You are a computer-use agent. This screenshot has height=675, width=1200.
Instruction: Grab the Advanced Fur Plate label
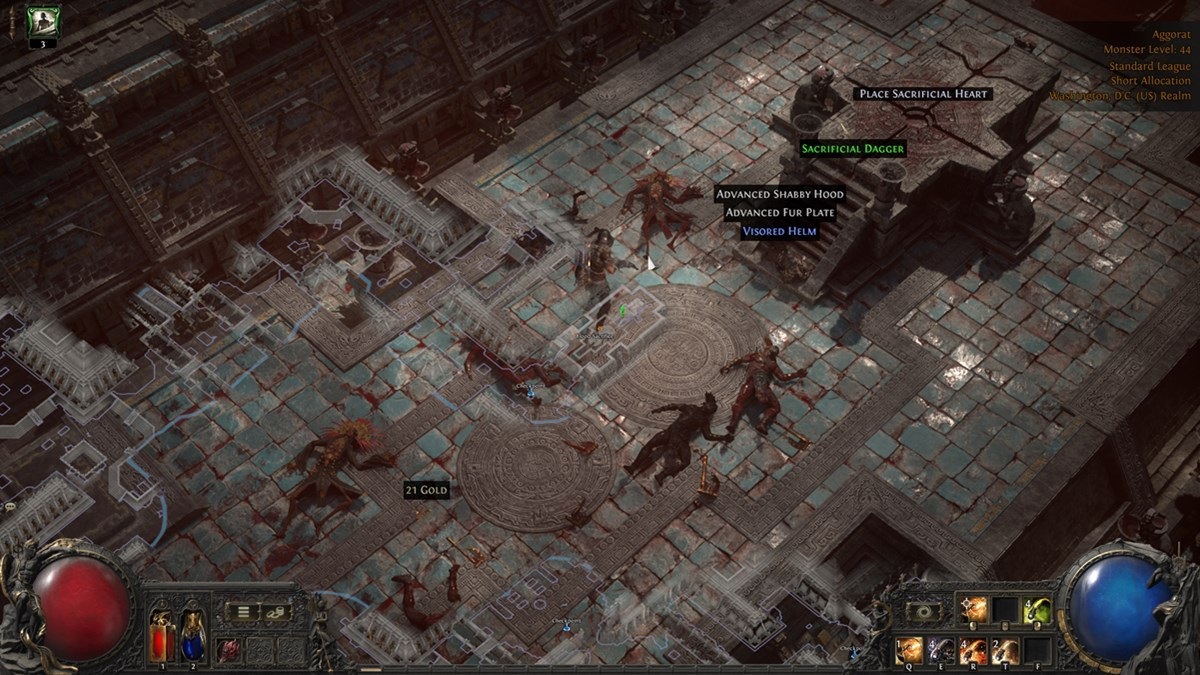tap(780, 212)
